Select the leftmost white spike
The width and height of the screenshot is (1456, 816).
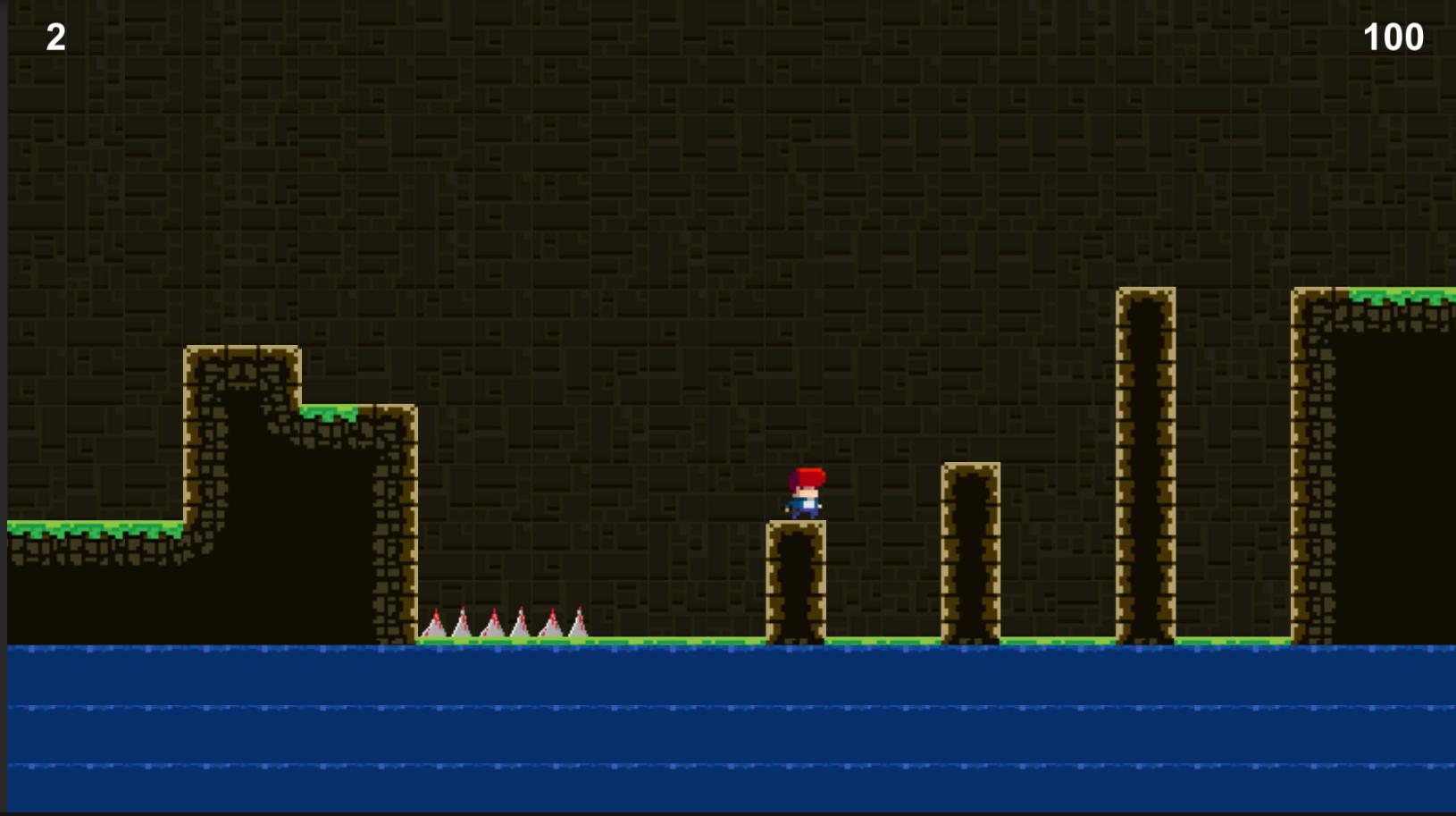tap(435, 626)
